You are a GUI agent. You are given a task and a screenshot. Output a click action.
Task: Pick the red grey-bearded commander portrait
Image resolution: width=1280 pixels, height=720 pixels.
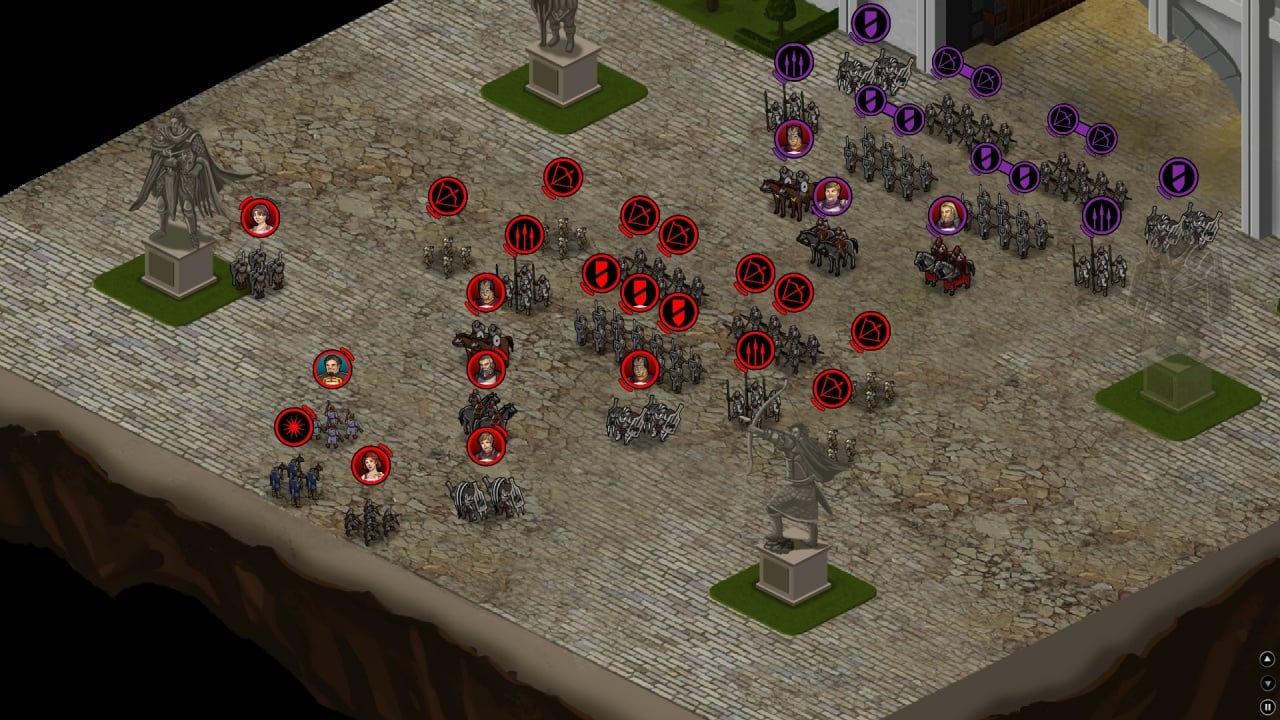(486, 369)
